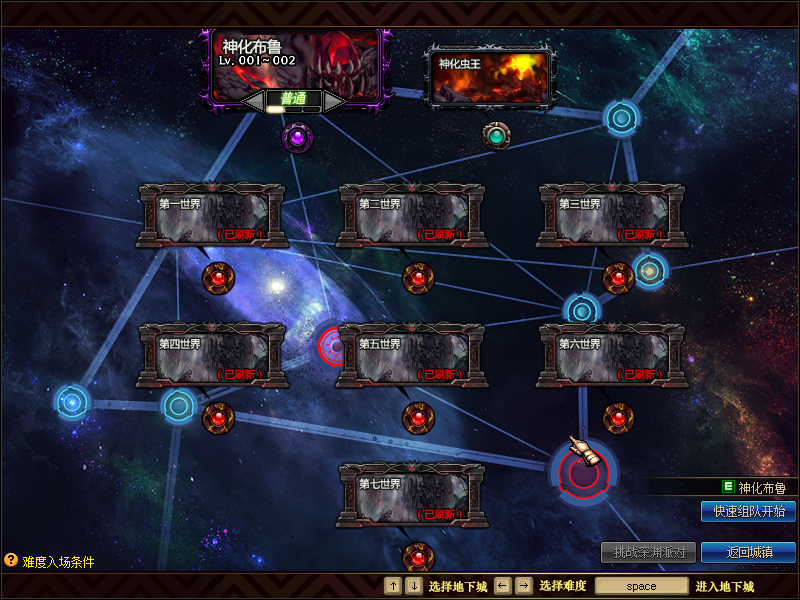This screenshot has height=600, width=800.
Task: Open the 第五世界 dungeon tile
Action: click(412, 355)
